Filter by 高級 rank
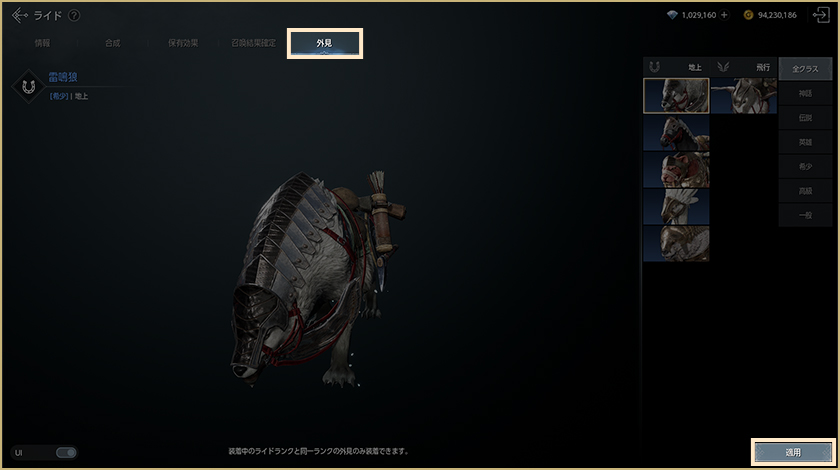This screenshot has width=840, height=470. click(805, 191)
